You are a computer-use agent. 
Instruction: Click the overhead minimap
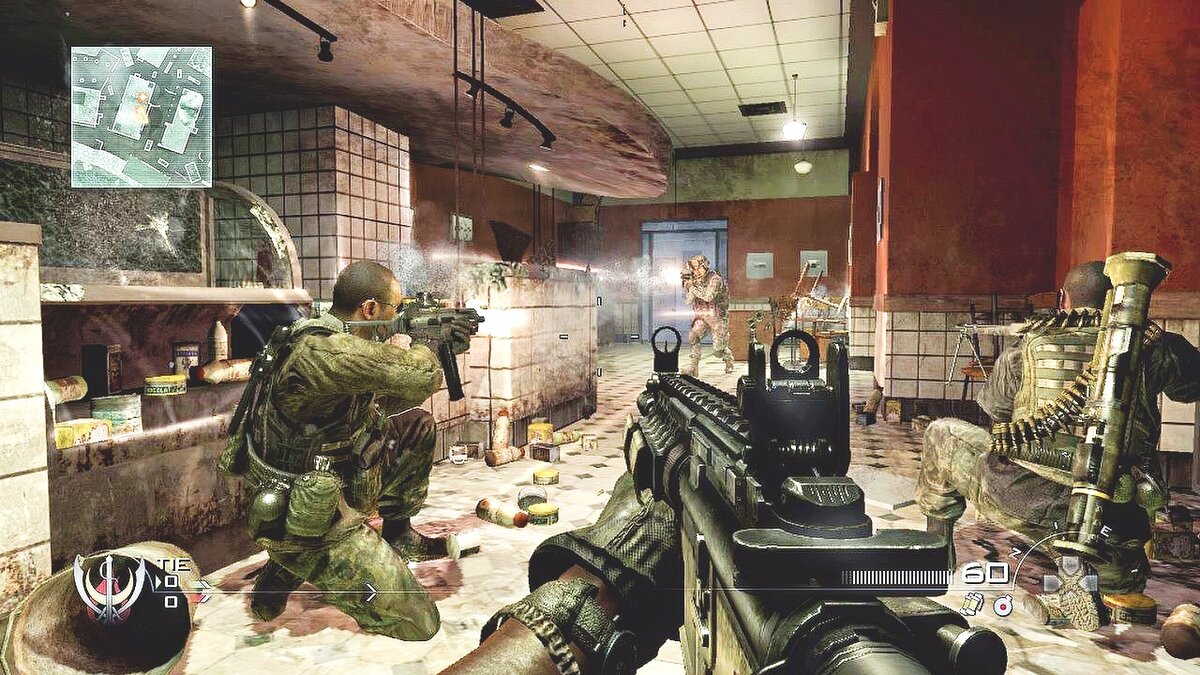[141, 117]
